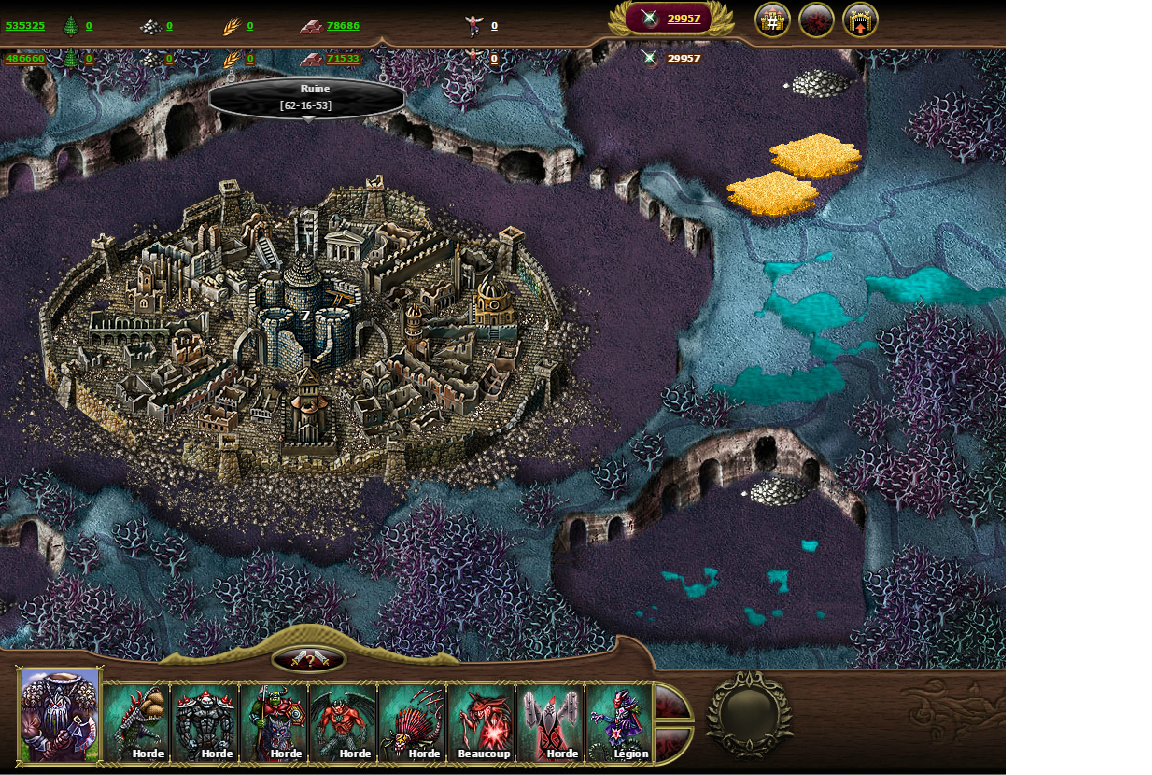Open the castle gate arrow button

tap(860, 20)
